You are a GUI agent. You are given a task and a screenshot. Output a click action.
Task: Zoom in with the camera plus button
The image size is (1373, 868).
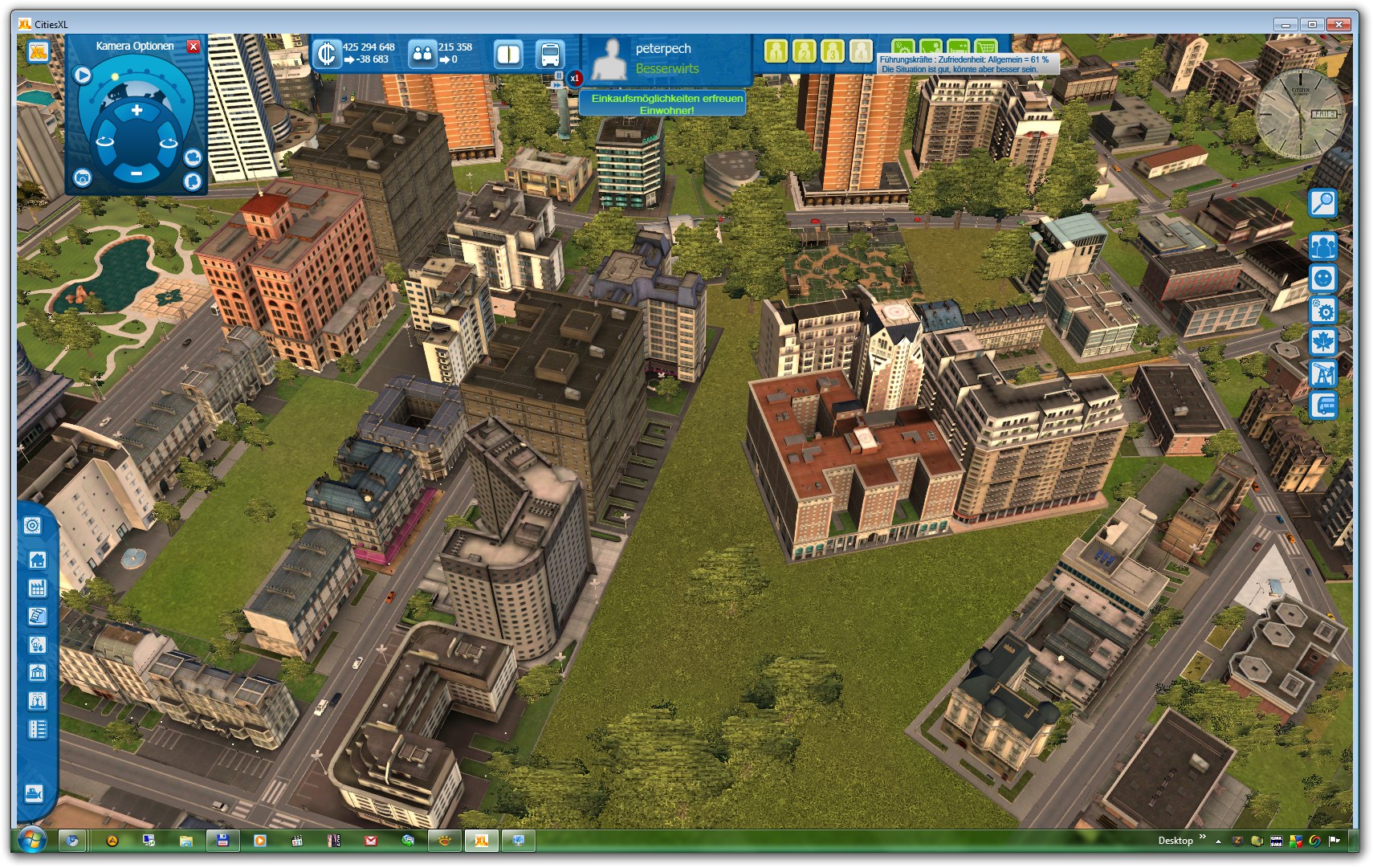click(x=136, y=111)
